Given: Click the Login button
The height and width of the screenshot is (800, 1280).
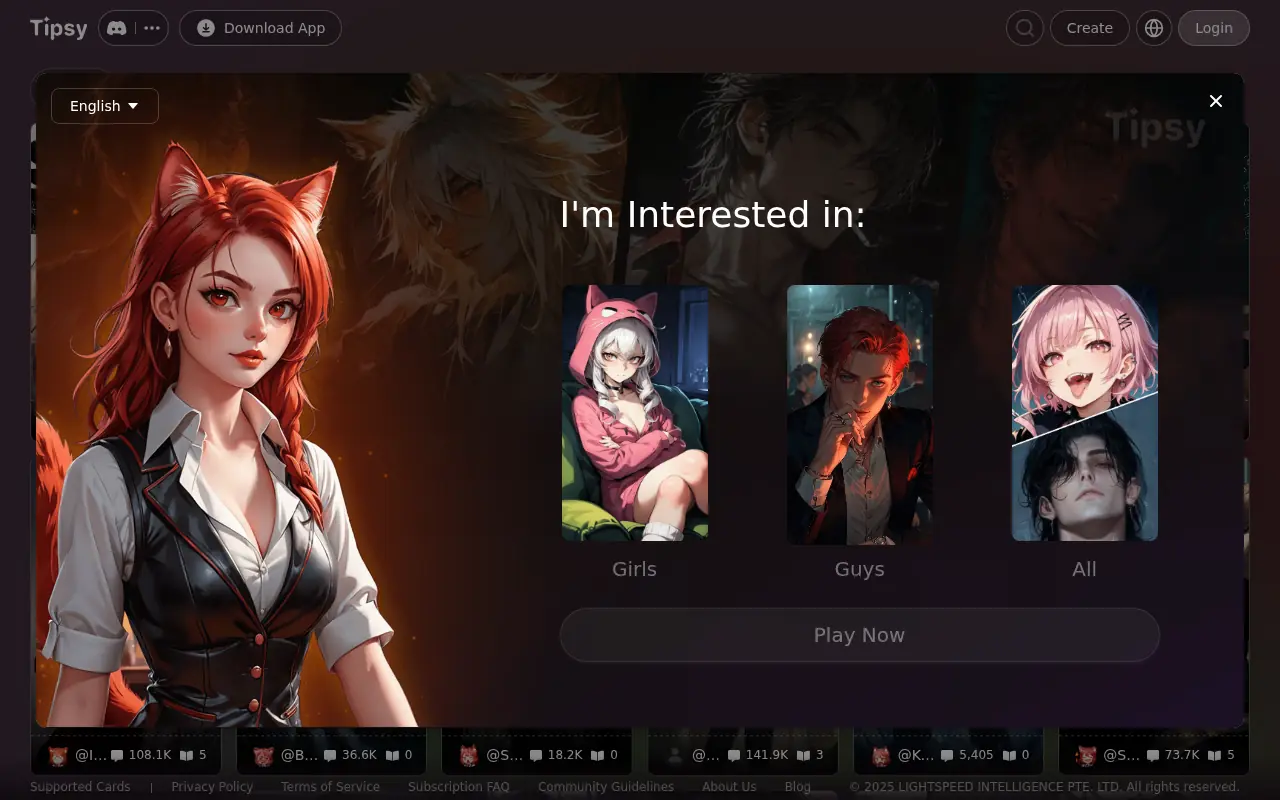Looking at the screenshot, I should (1213, 28).
